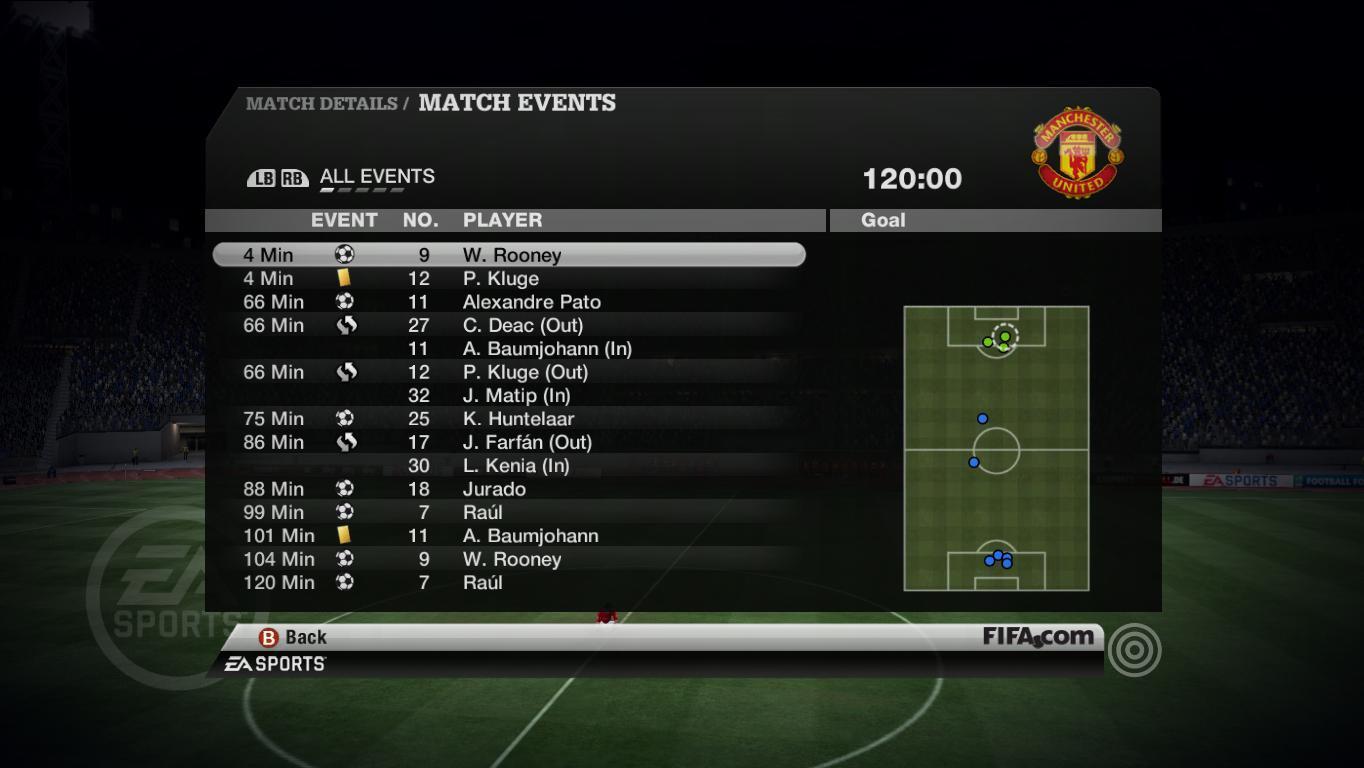This screenshot has height=768, width=1364.
Task: Click the dashed-circle goal marker on the pitch map
Action: [1005, 336]
